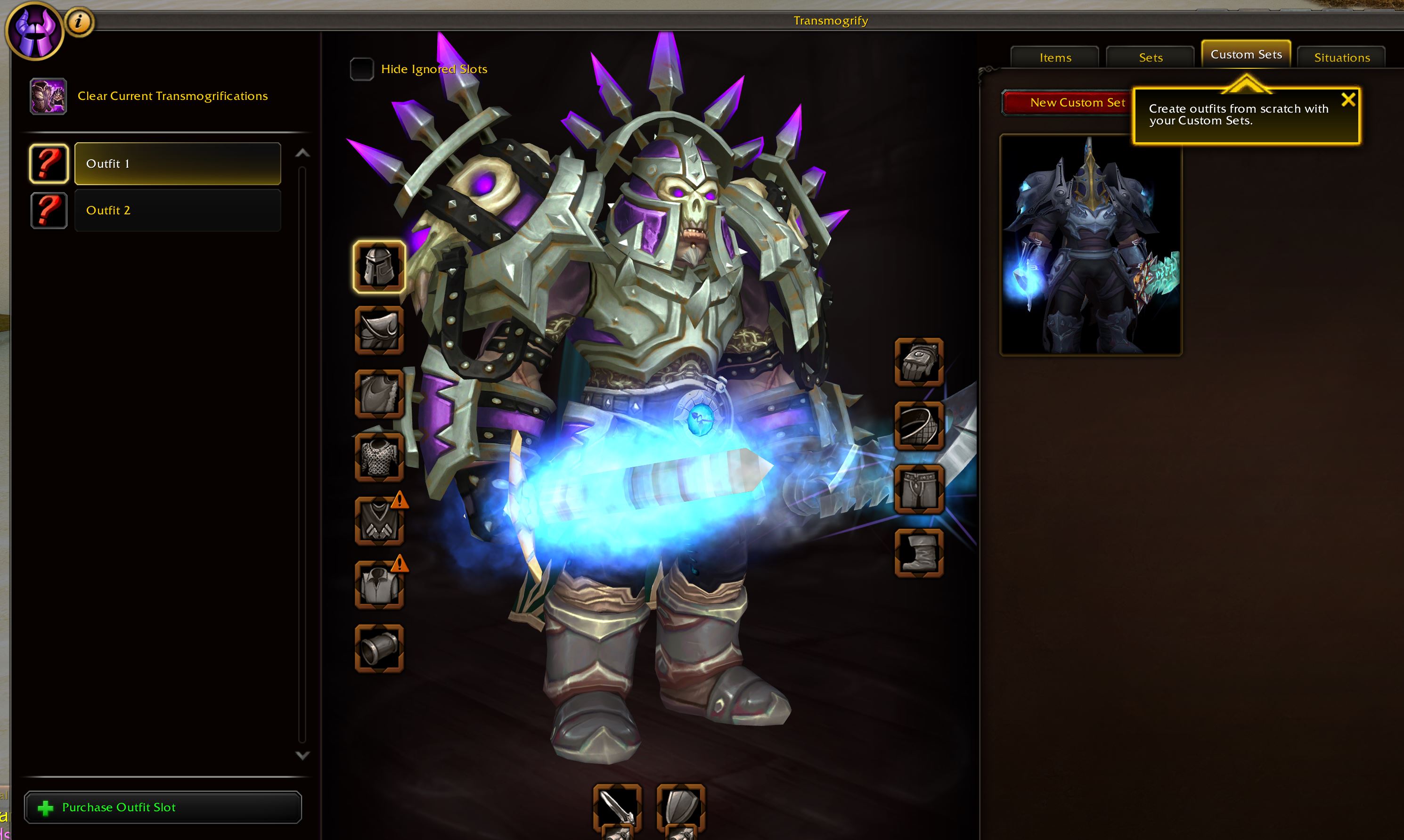1404x840 pixels.
Task: Open the Sets tab
Action: [x=1150, y=57]
